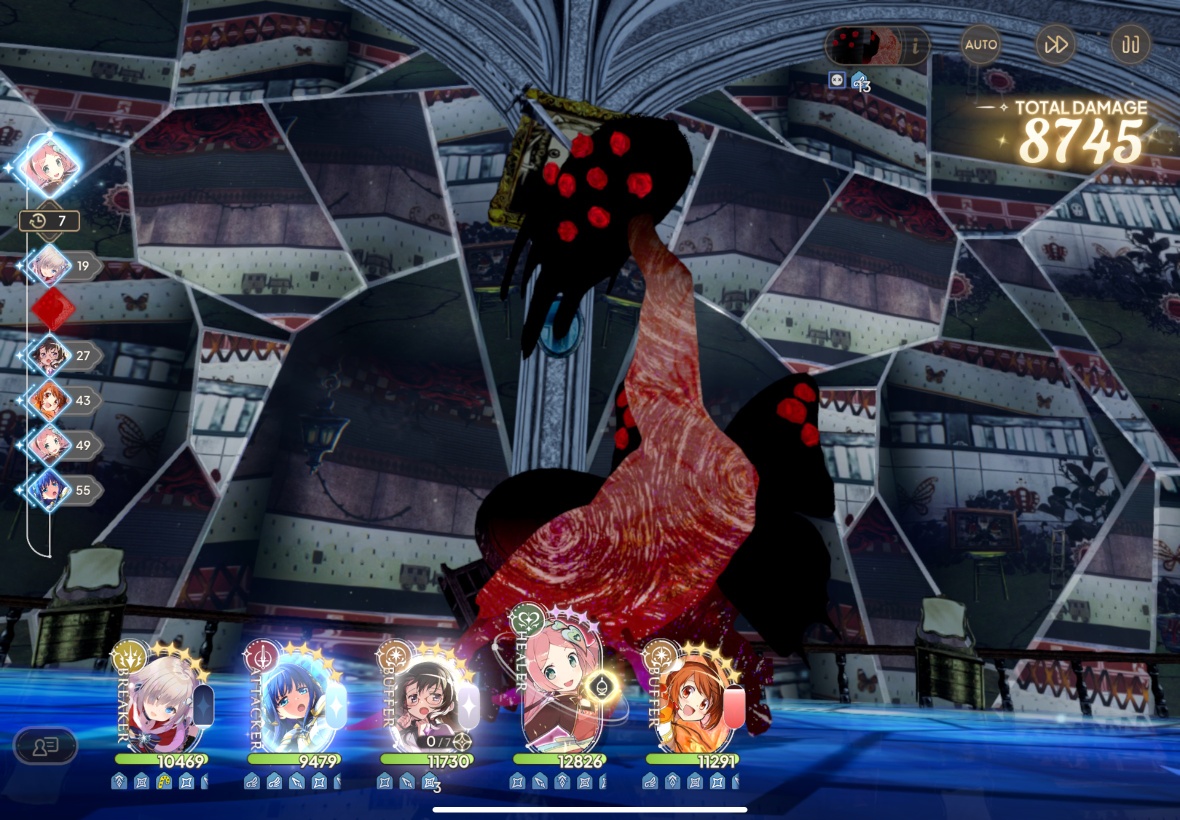Click the pink-haired turn portrait marked 49

coord(48,444)
